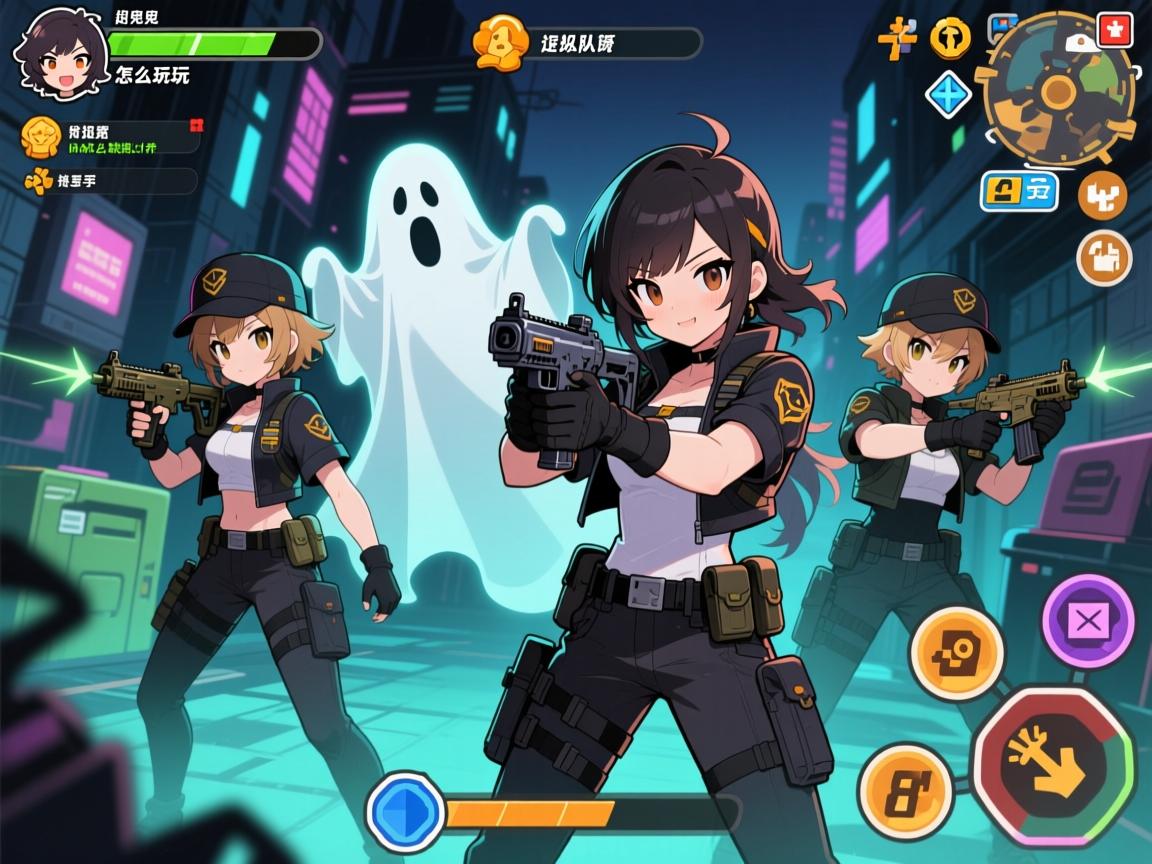Click the blue shield icon on the energy bar
This screenshot has width=1152, height=864.
[404, 810]
